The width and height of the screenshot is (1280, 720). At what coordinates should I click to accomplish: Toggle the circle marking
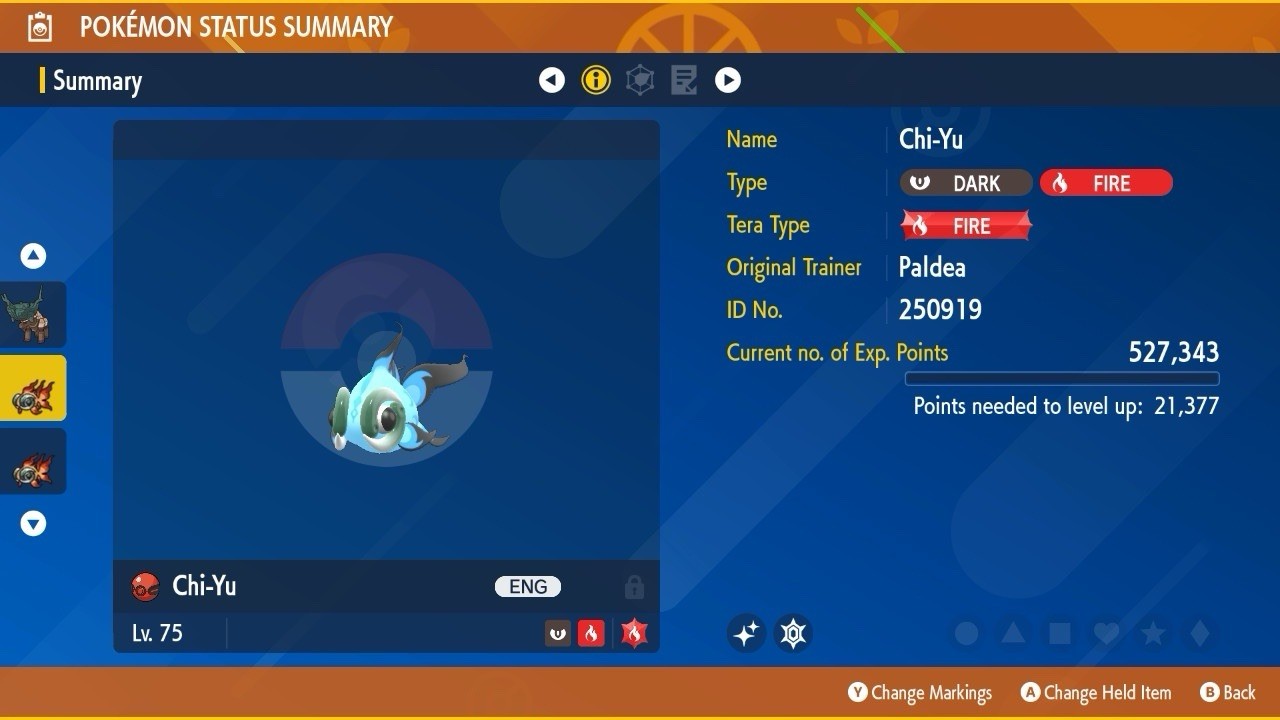click(x=965, y=633)
